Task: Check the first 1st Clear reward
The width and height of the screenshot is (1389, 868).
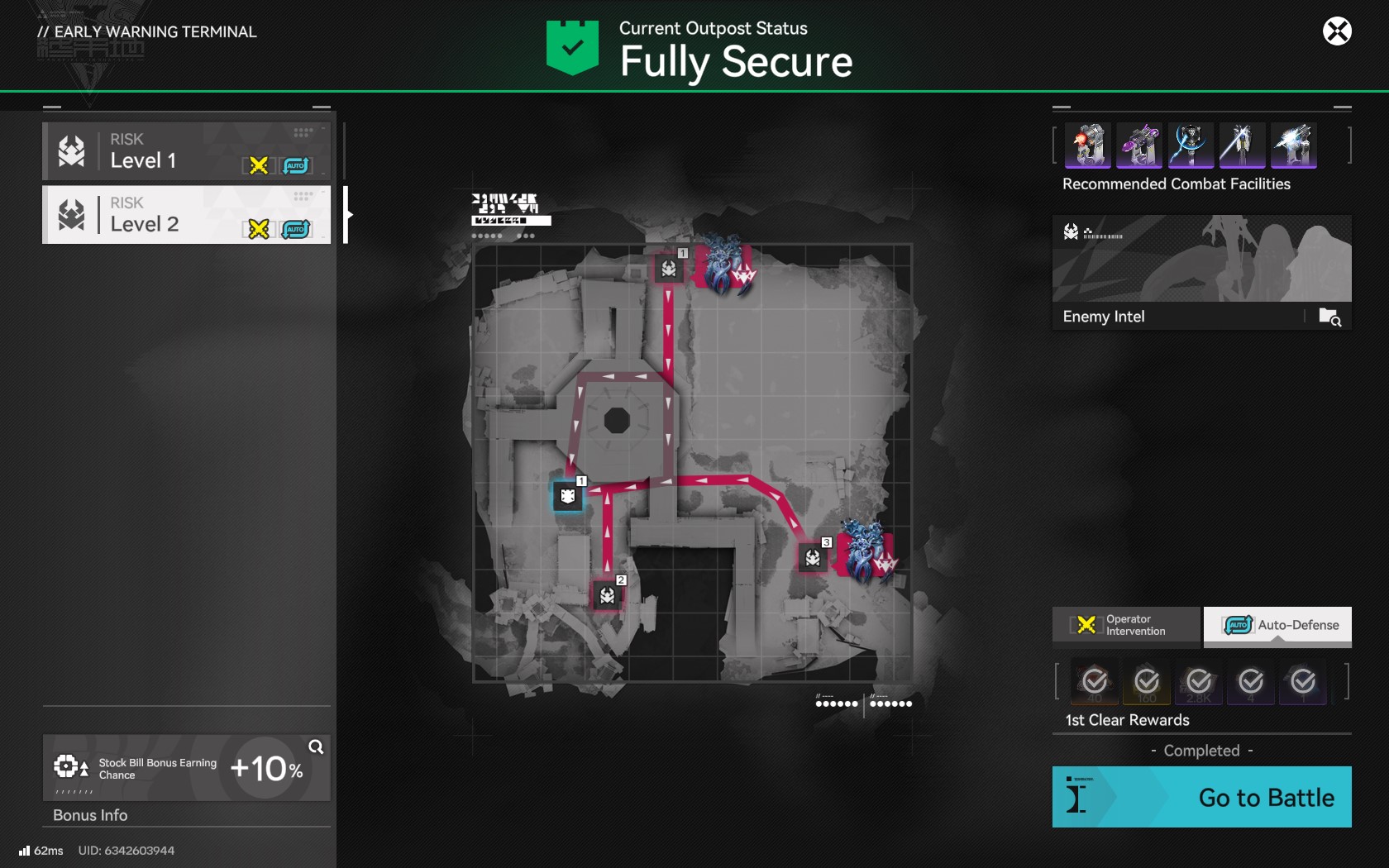Action: coord(1095,682)
